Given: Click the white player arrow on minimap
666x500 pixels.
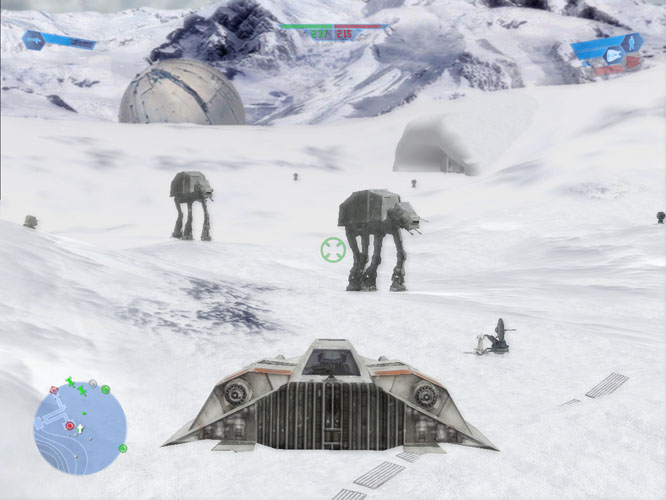Looking at the screenshot, I should (81, 429).
